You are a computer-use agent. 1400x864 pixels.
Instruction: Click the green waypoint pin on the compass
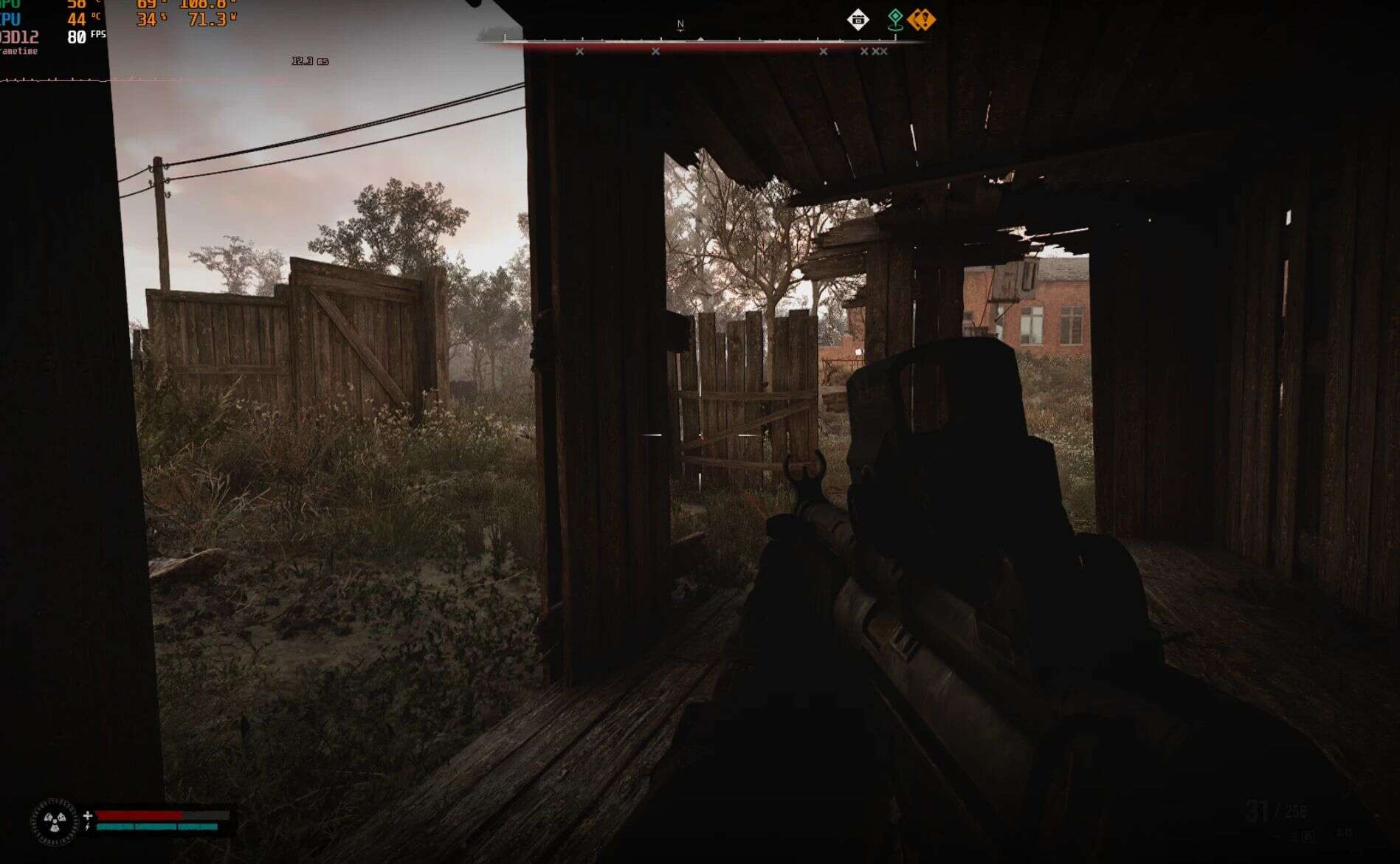tap(895, 19)
